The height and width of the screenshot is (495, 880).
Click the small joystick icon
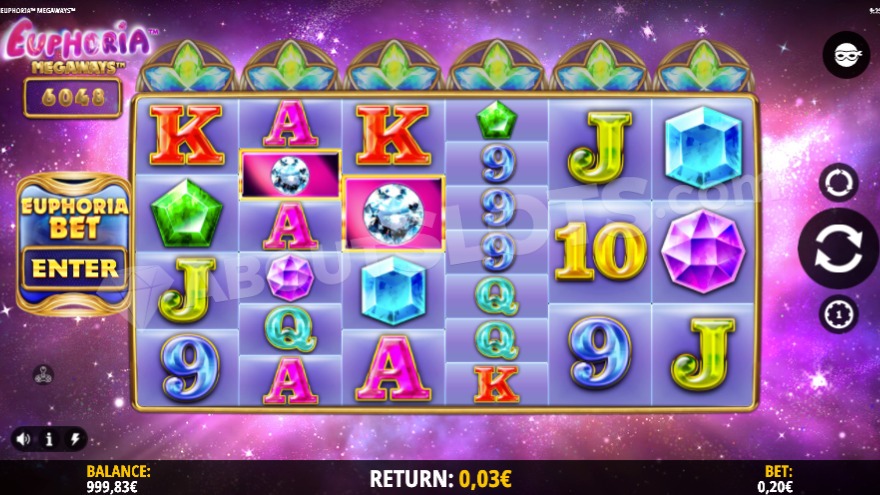[x=43, y=375]
